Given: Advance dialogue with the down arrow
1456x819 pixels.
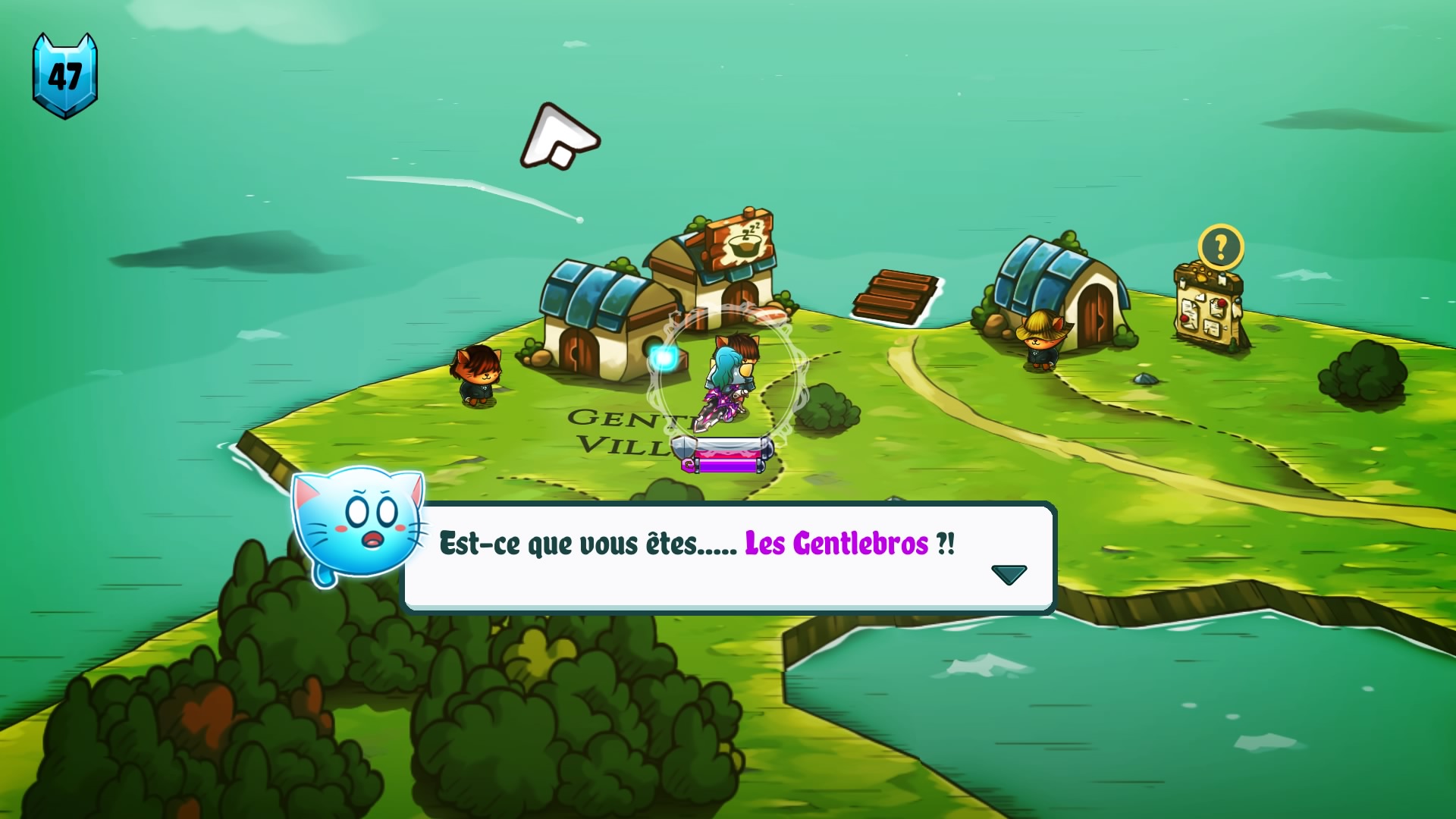Looking at the screenshot, I should point(1009,574).
